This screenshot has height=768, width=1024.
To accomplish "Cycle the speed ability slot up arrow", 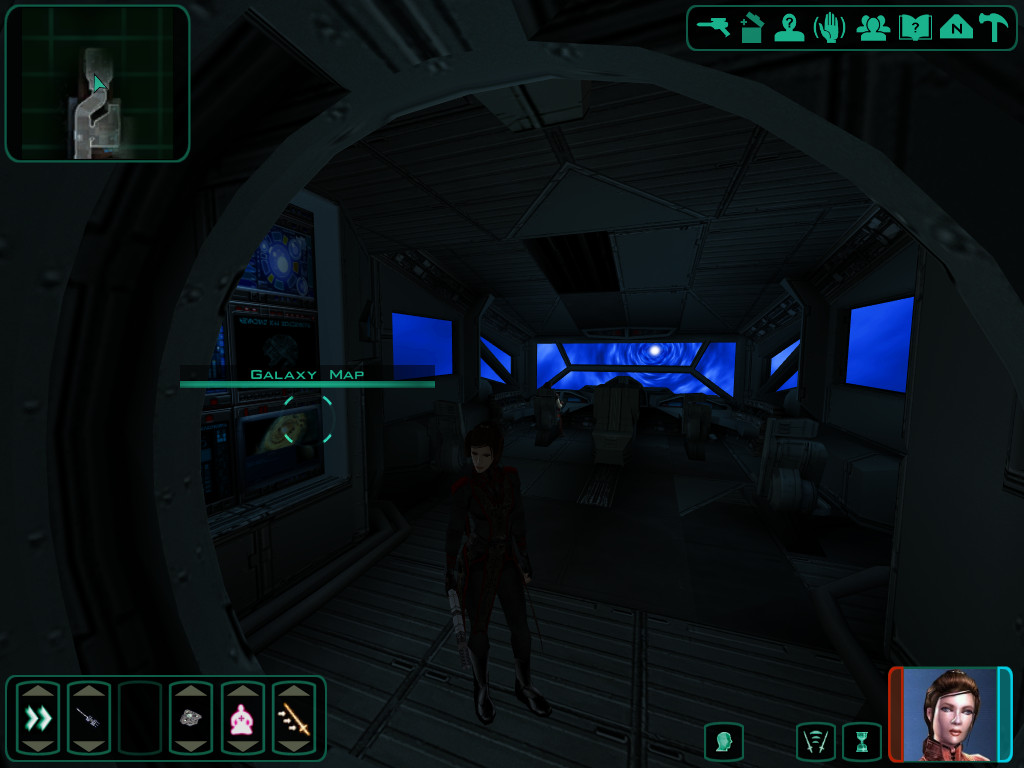I will tap(38, 691).
